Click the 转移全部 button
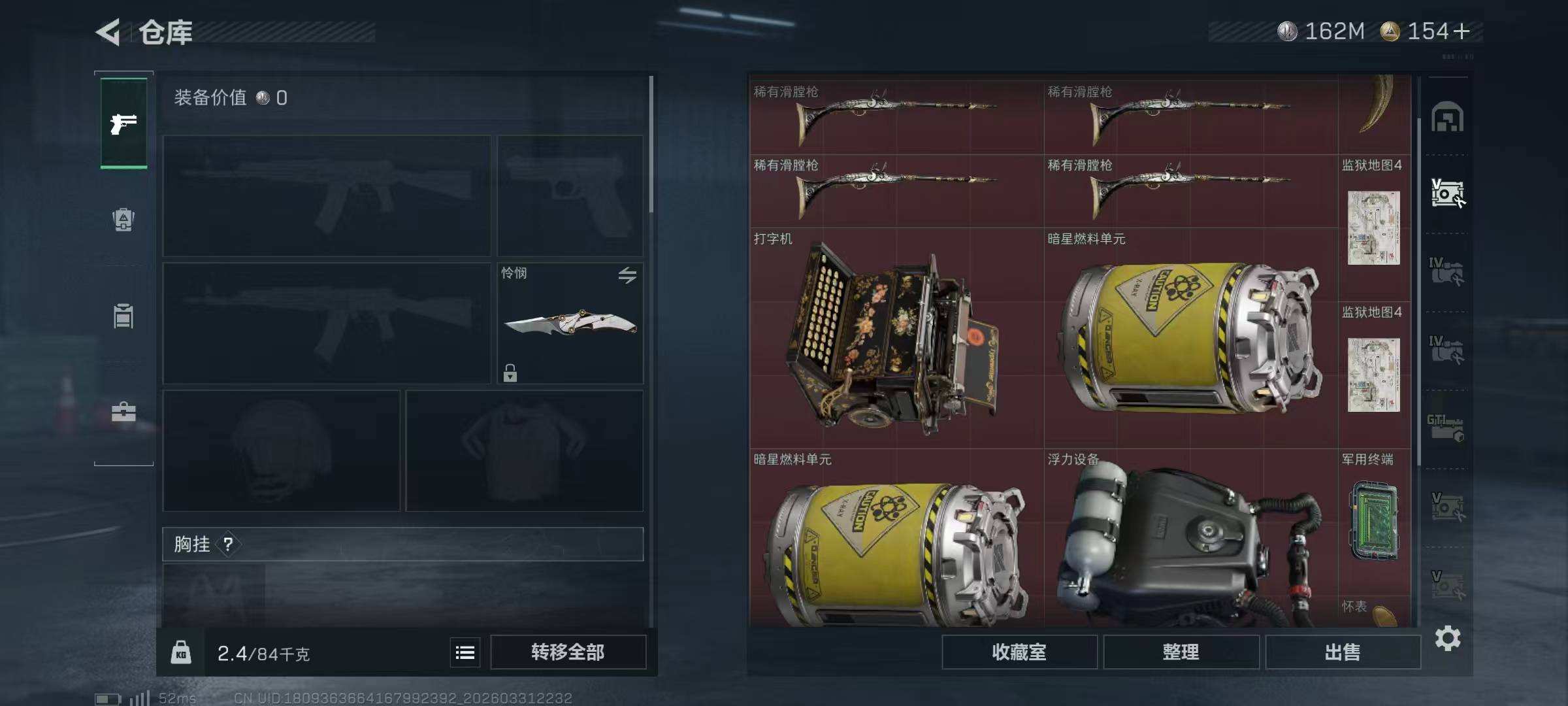Screen dimensions: 1568x706 (x=568, y=652)
